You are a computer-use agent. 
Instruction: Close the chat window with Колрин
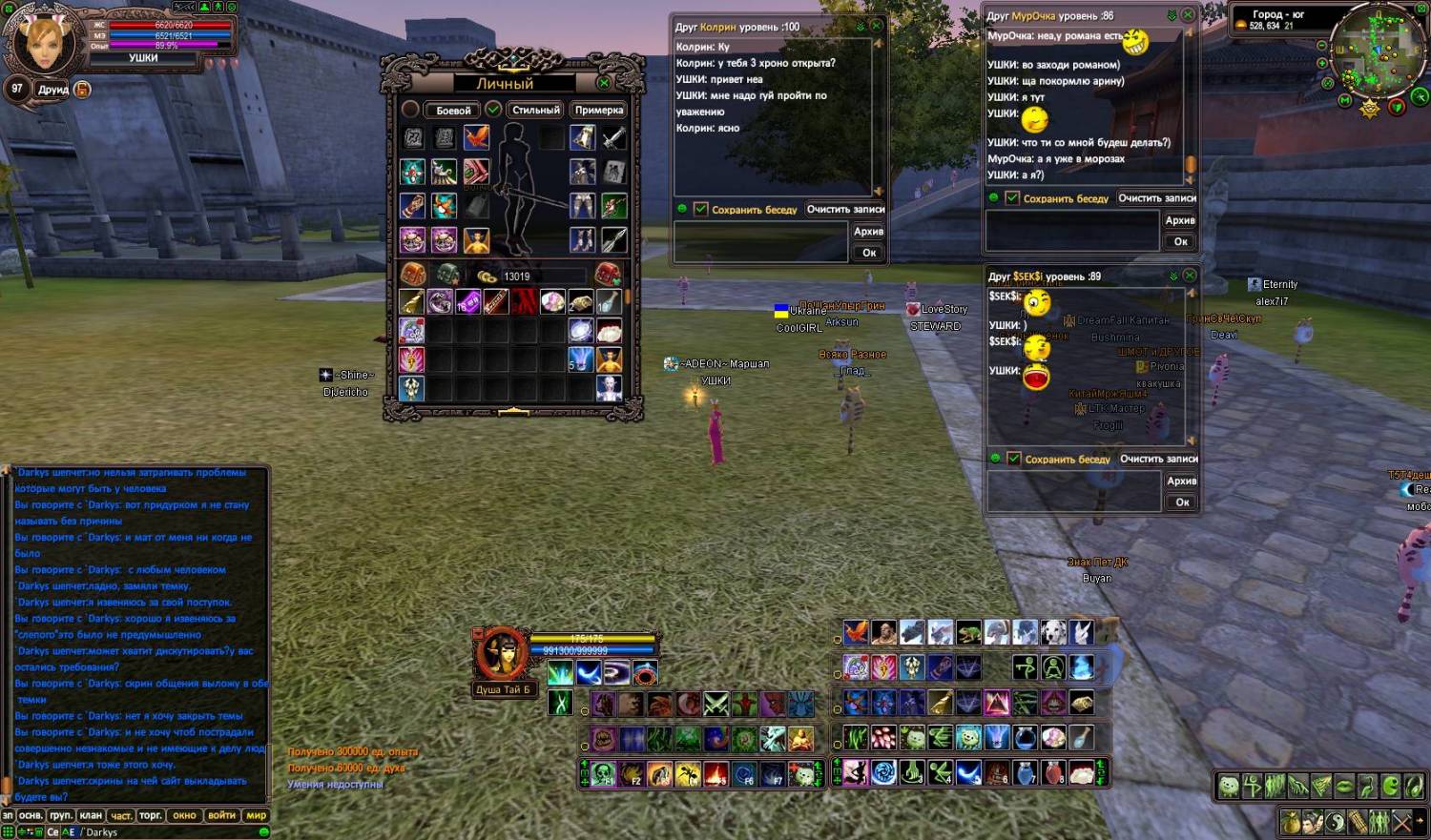877,26
